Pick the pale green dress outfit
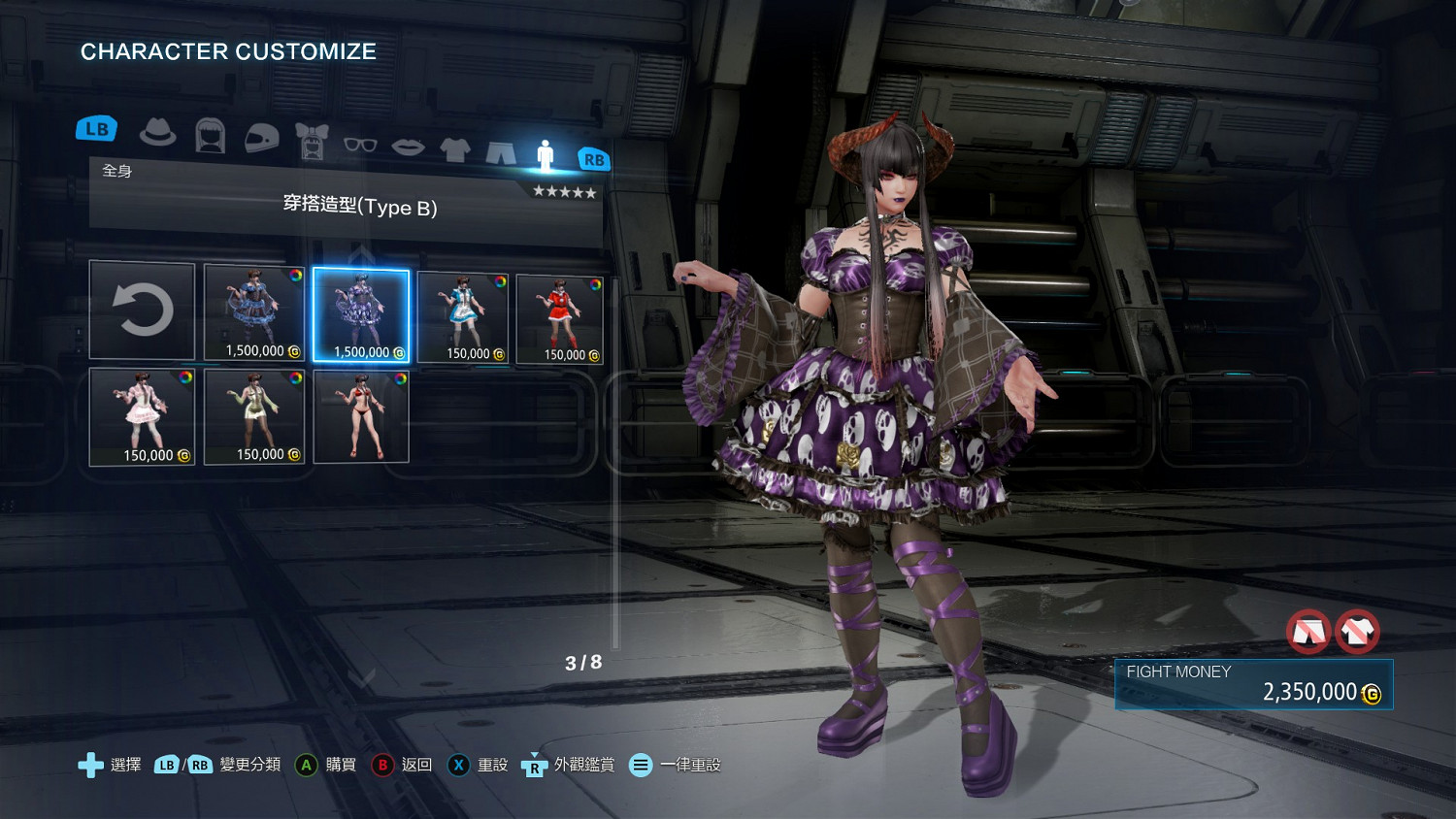This screenshot has height=819, width=1456. (x=254, y=416)
